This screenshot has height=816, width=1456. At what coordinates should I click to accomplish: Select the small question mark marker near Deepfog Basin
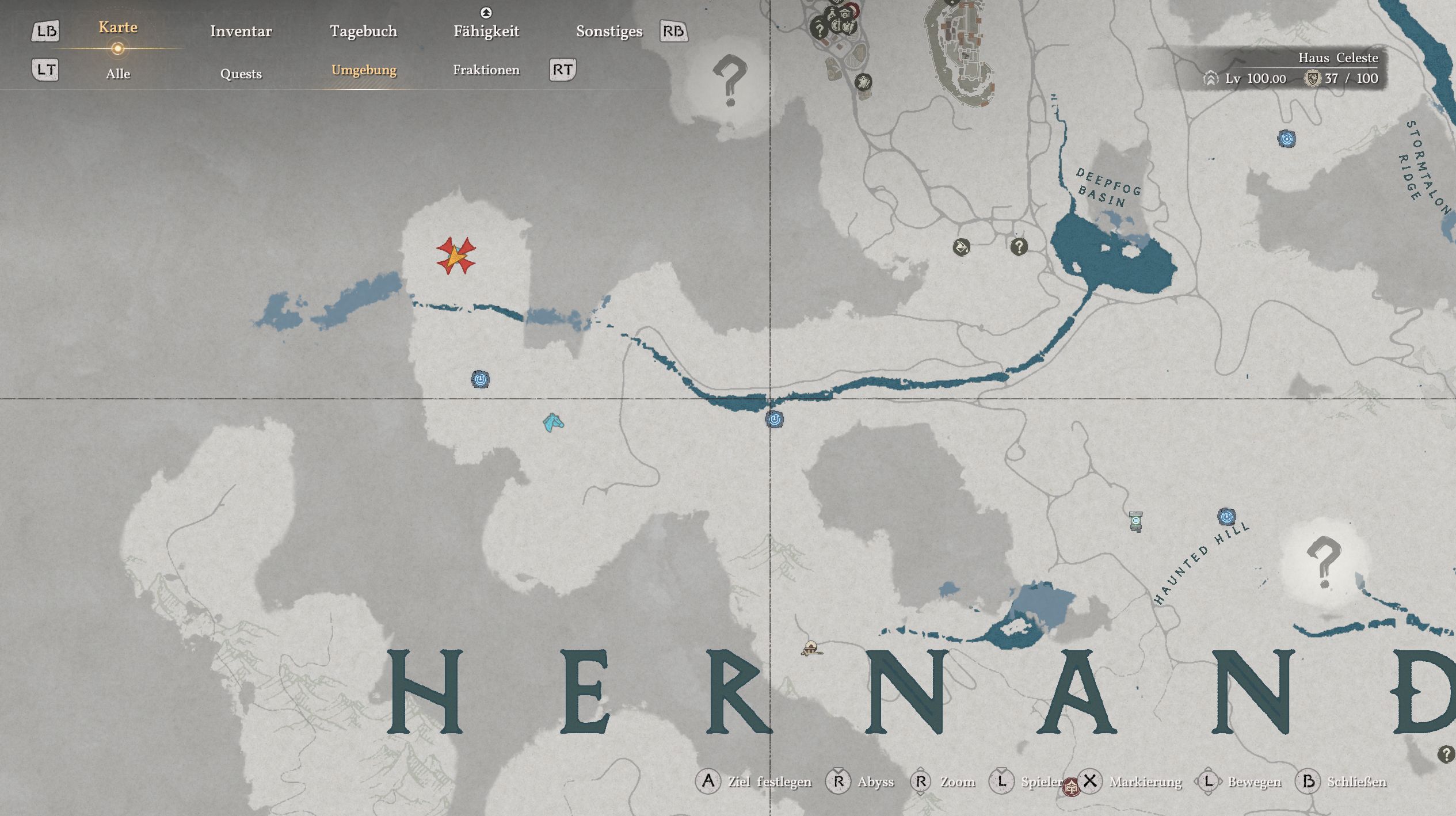1019,247
